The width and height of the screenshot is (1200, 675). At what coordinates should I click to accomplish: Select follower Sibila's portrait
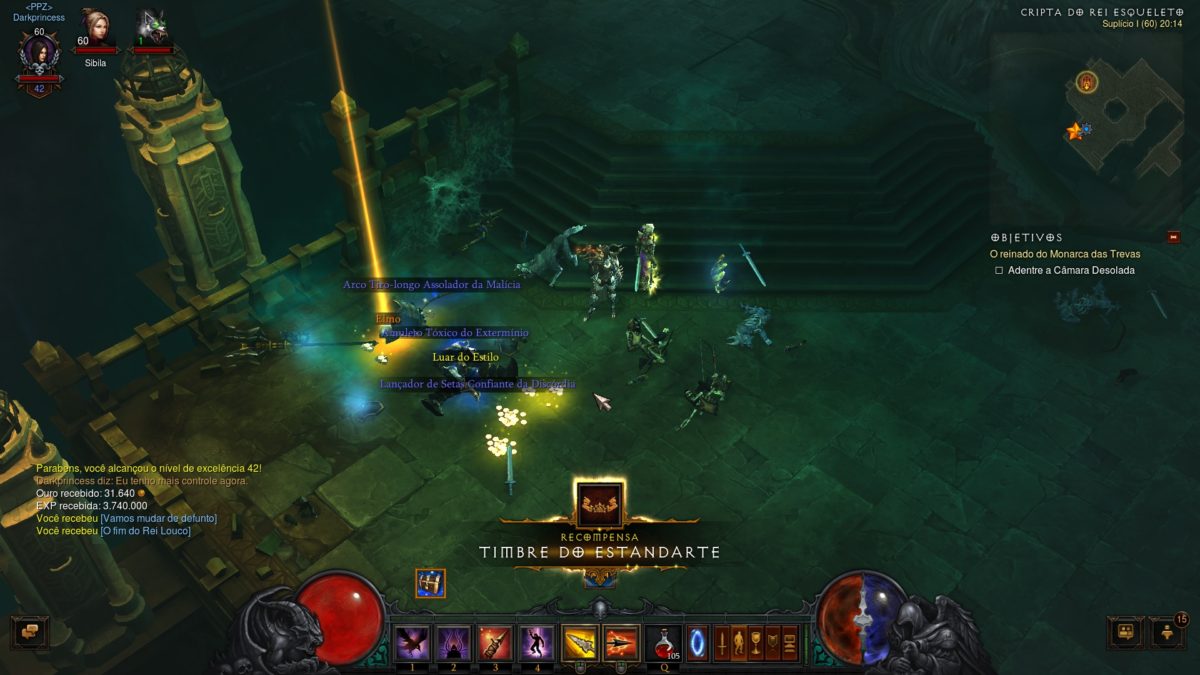pyautogui.click(x=96, y=26)
